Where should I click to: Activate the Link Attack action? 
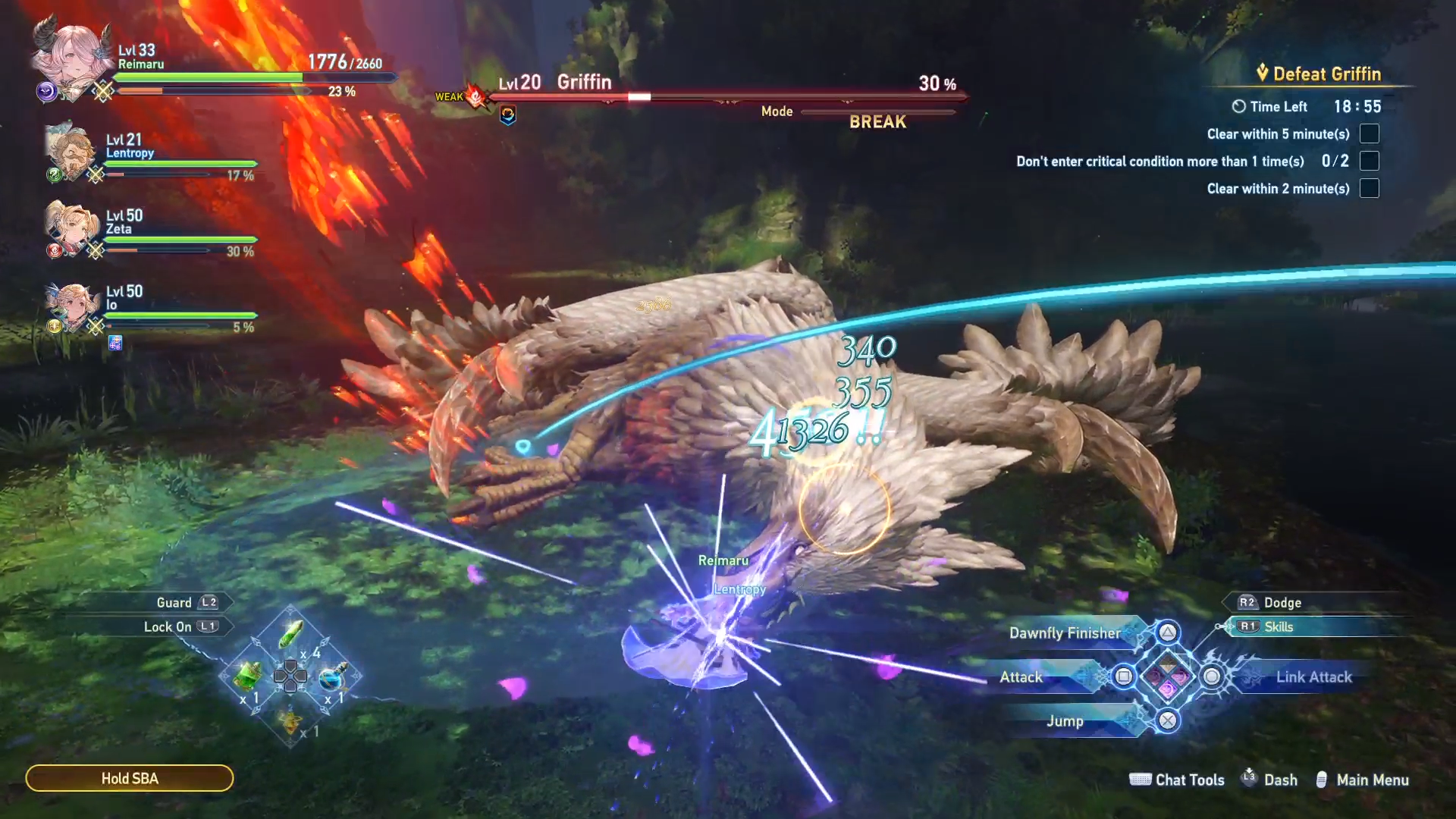[x=1313, y=677]
